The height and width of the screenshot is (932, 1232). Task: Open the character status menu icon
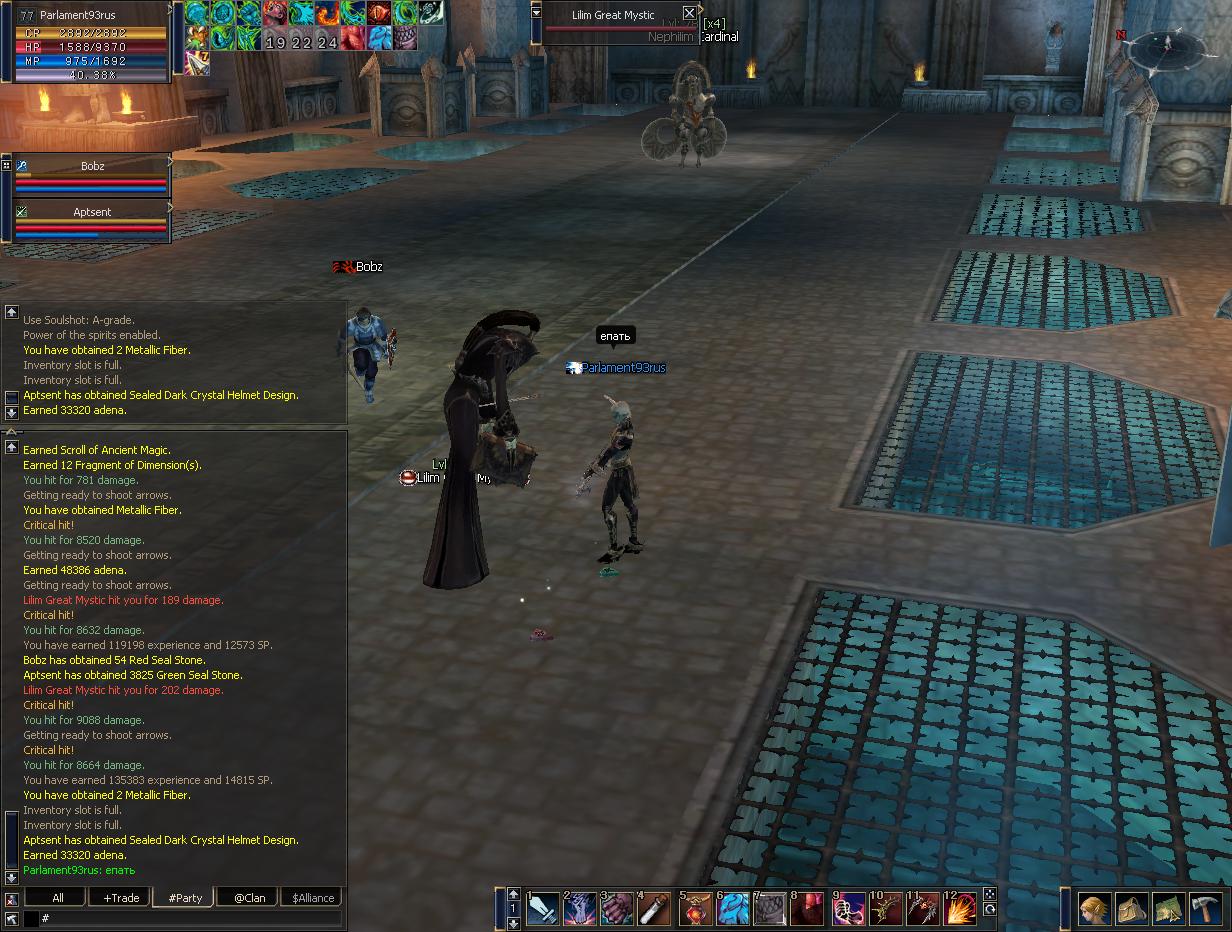(1095, 909)
